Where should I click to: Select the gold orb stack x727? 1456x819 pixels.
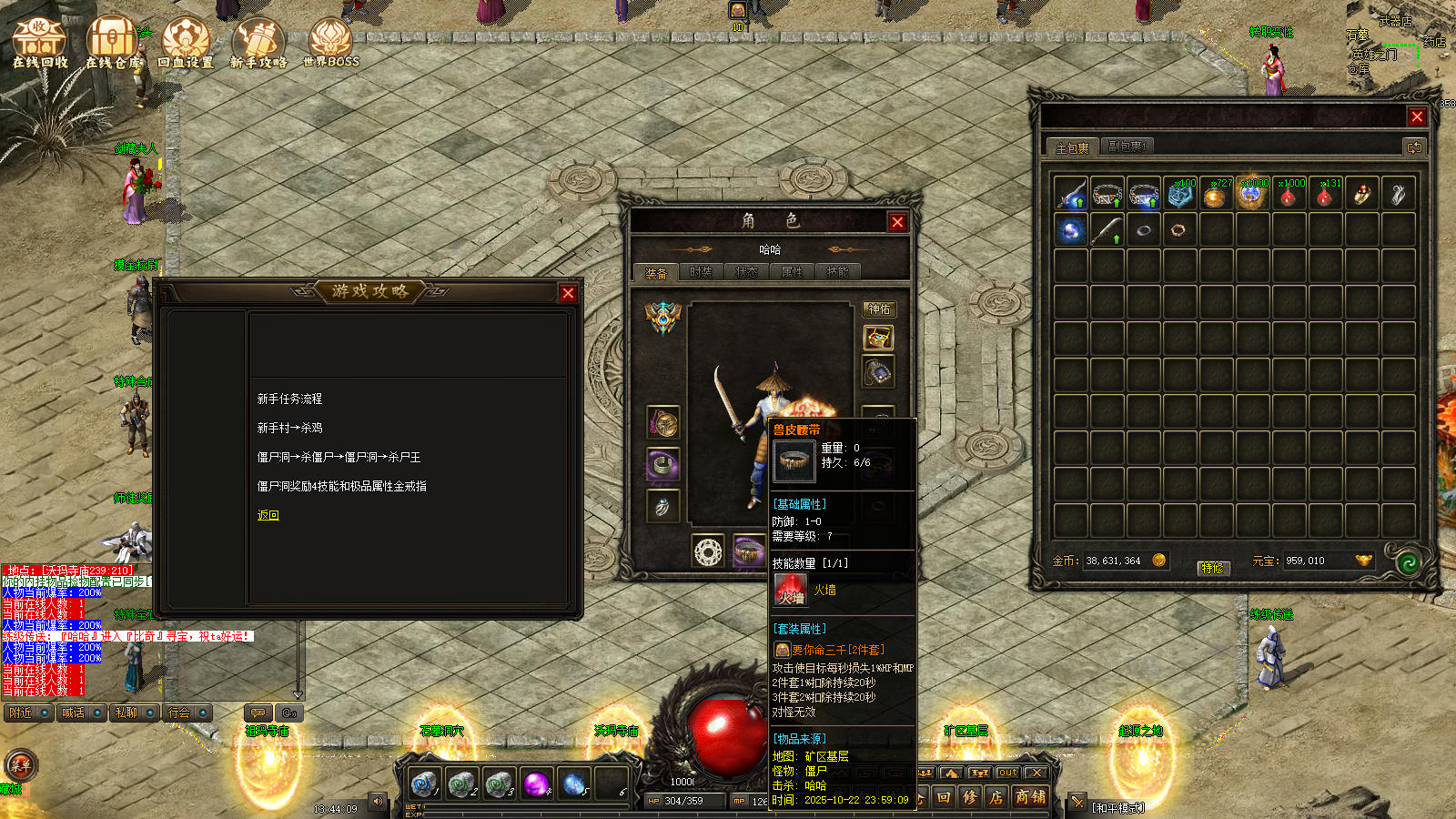(x=1216, y=195)
